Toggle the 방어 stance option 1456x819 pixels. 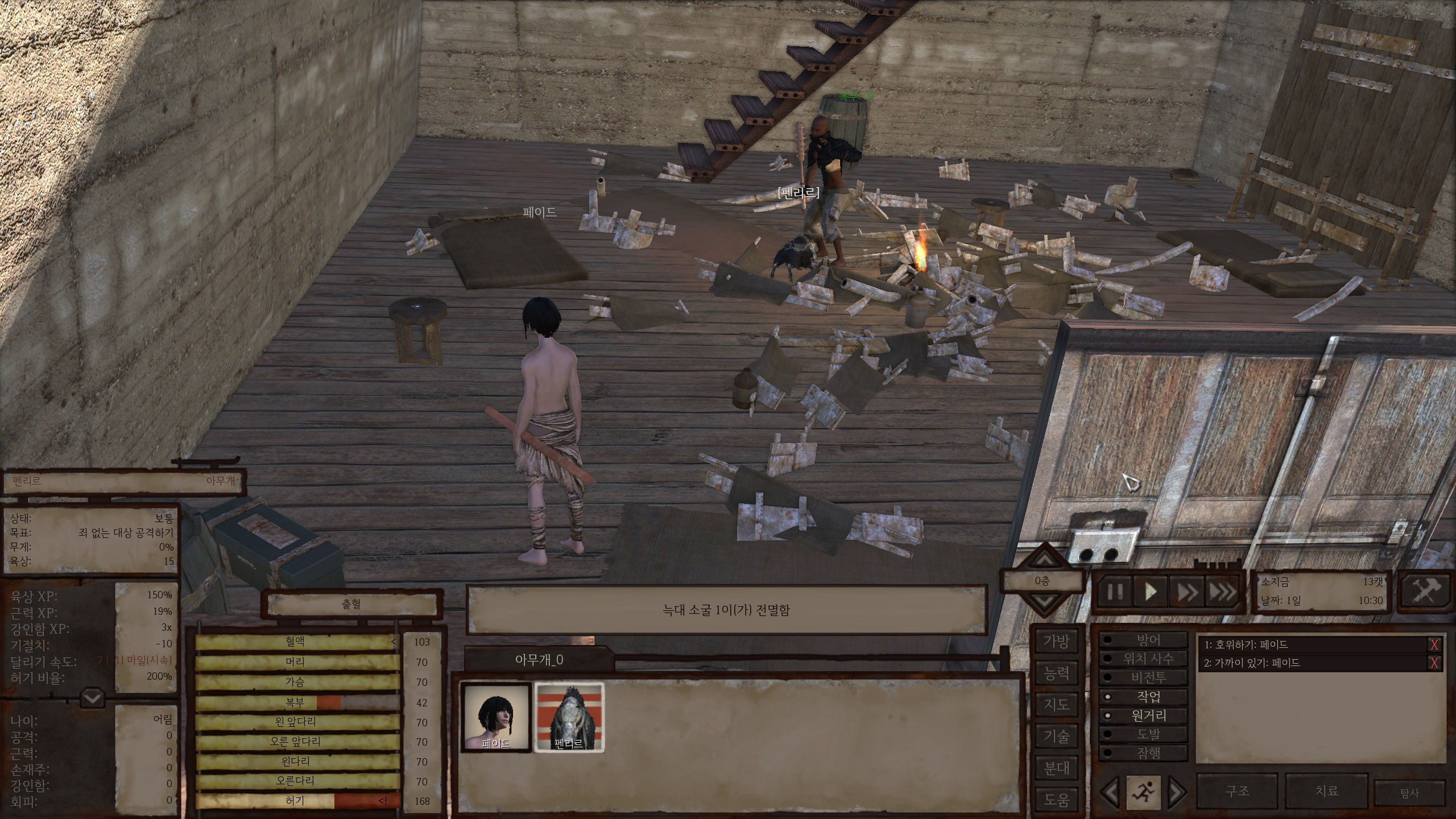pyautogui.click(x=1147, y=640)
